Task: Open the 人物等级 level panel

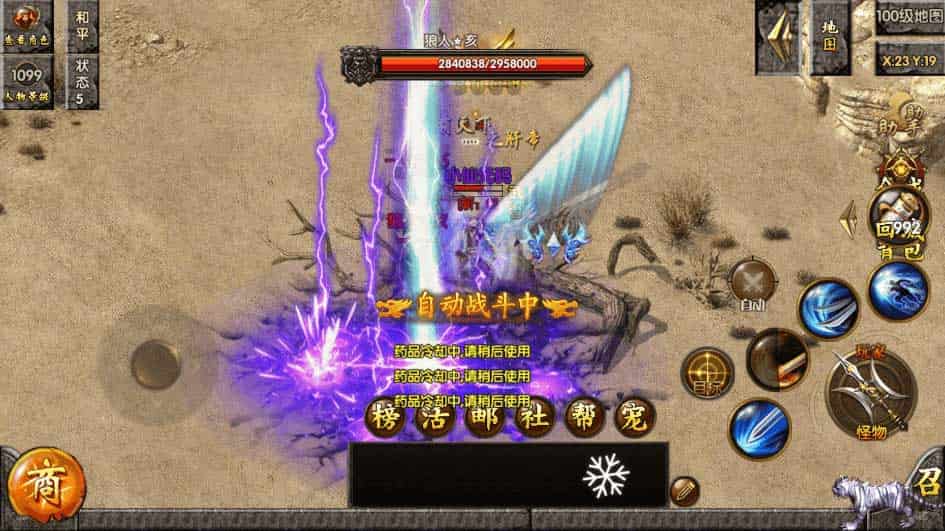Action: pos(26,81)
